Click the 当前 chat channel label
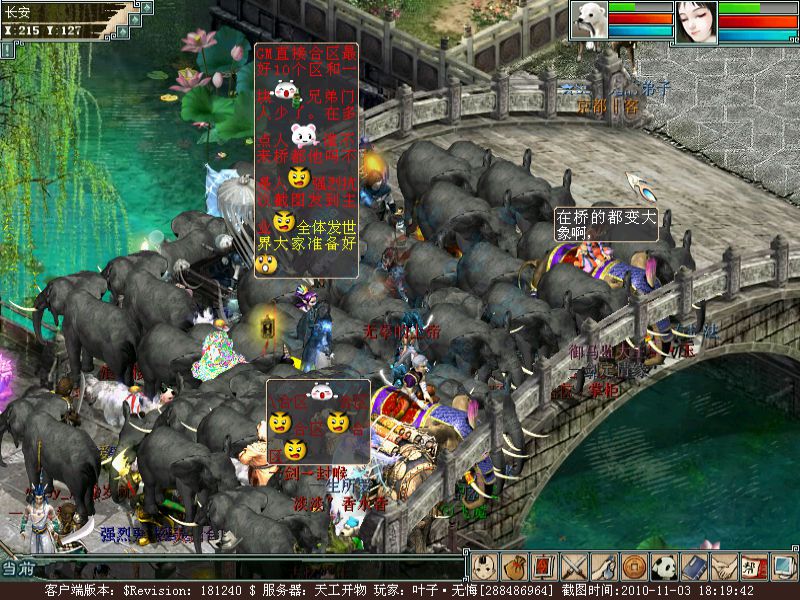The height and width of the screenshot is (600, 800). click(x=16, y=568)
